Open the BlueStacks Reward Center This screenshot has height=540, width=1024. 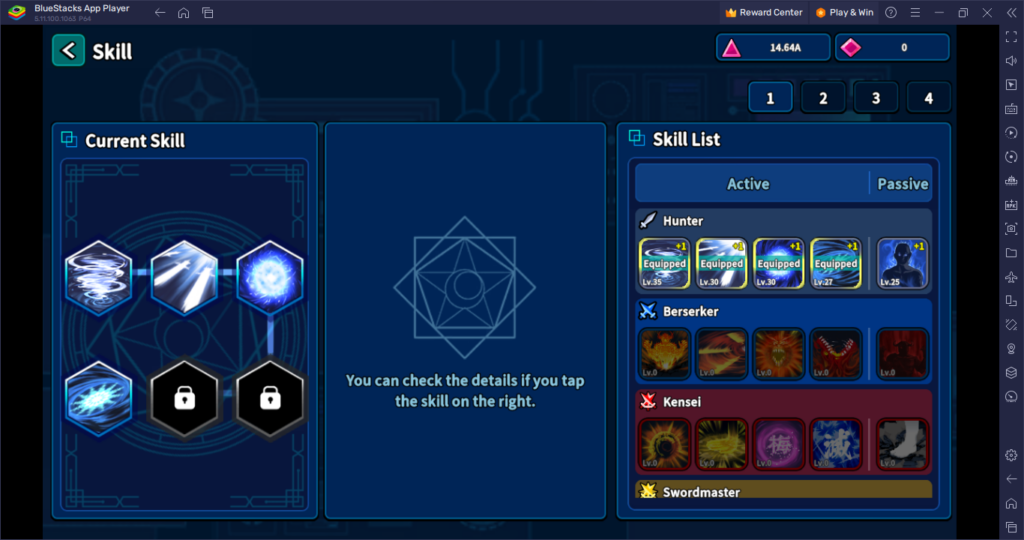pyautogui.click(x=764, y=12)
